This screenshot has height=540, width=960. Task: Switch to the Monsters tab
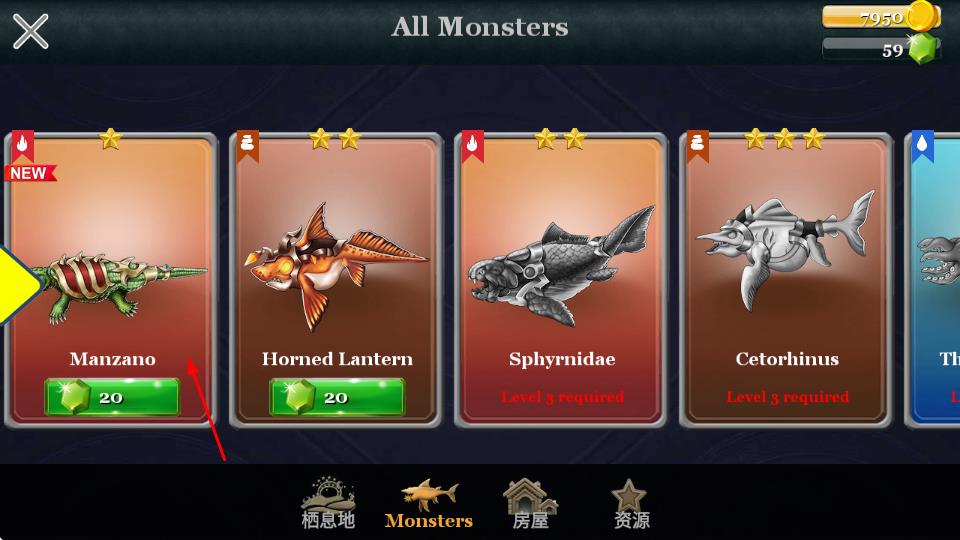[x=429, y=503]
